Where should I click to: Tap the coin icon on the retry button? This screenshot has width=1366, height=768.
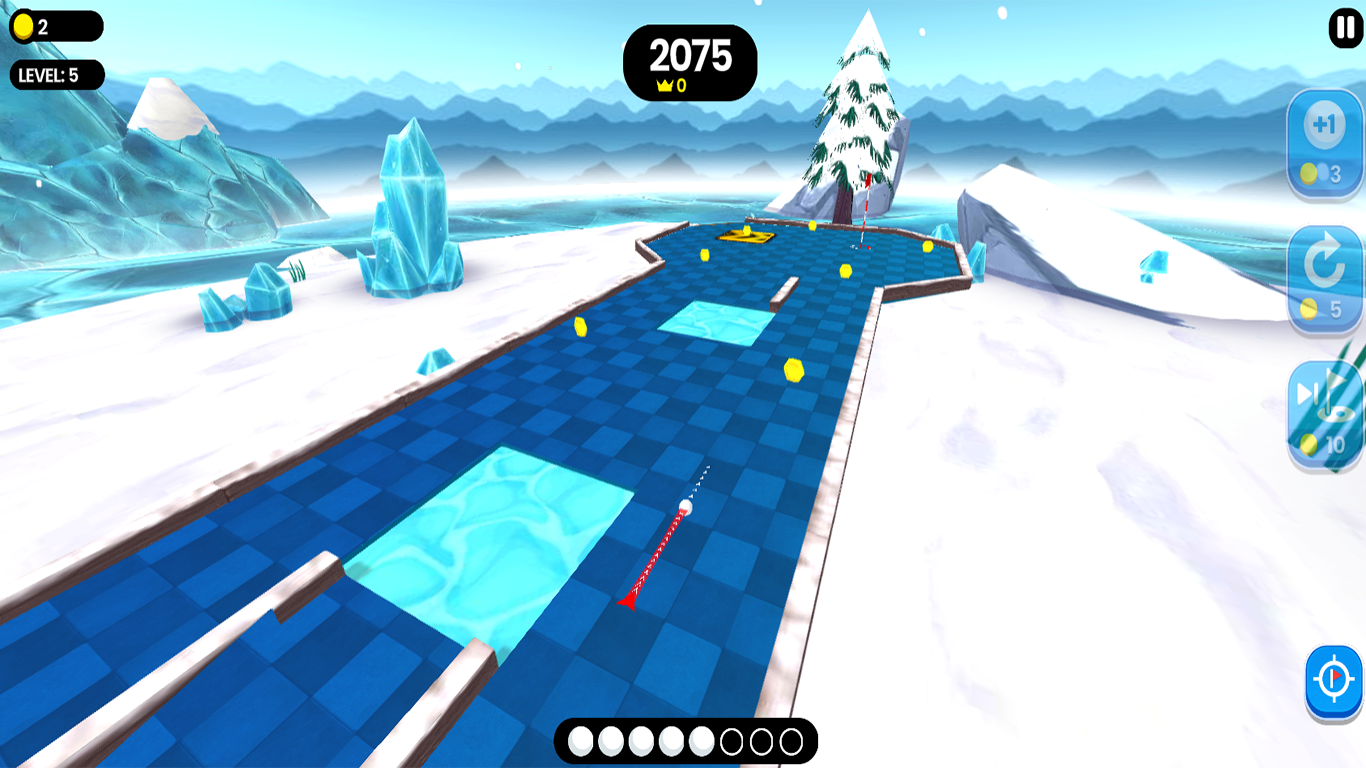1311,309
